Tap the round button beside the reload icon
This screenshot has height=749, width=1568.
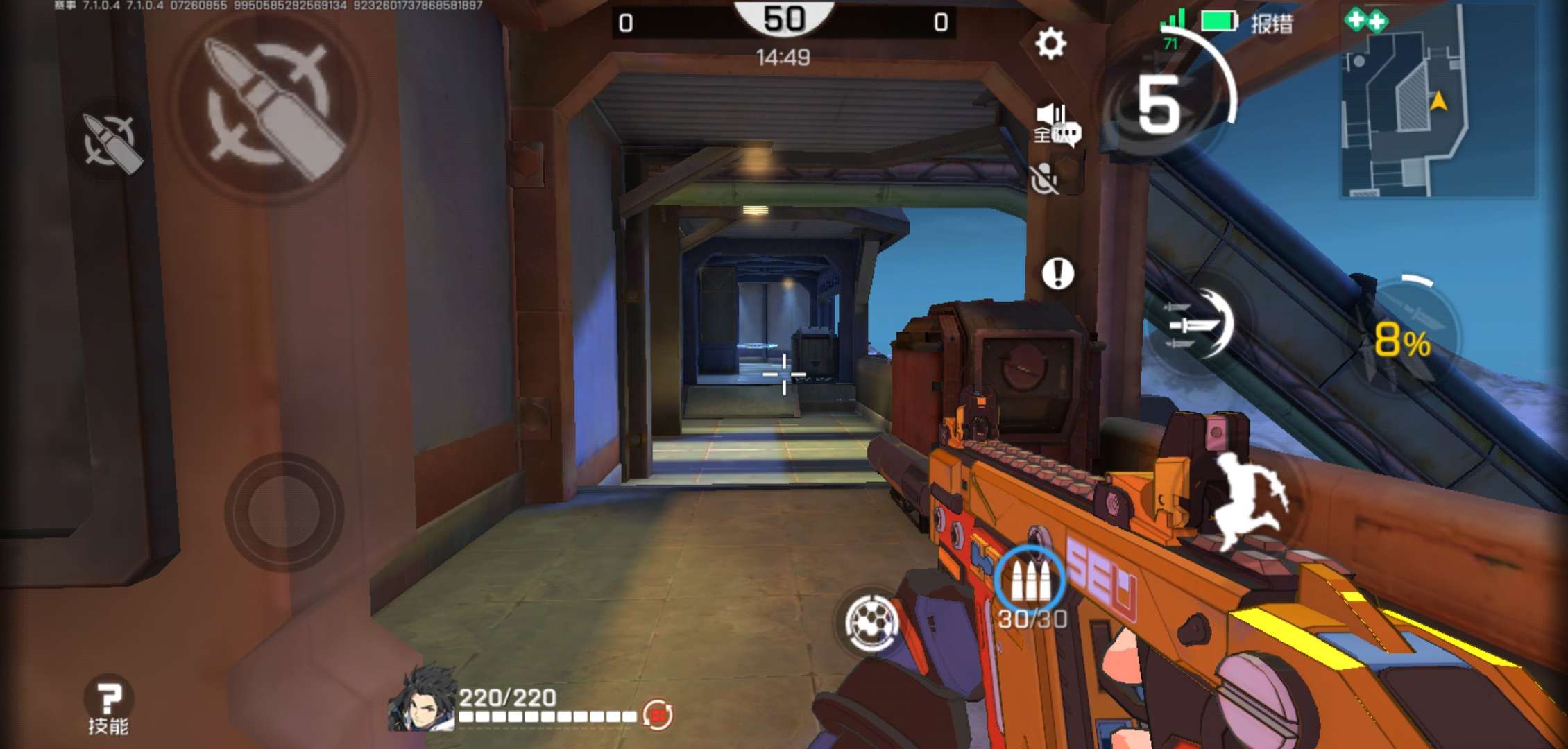coord(871,622)
